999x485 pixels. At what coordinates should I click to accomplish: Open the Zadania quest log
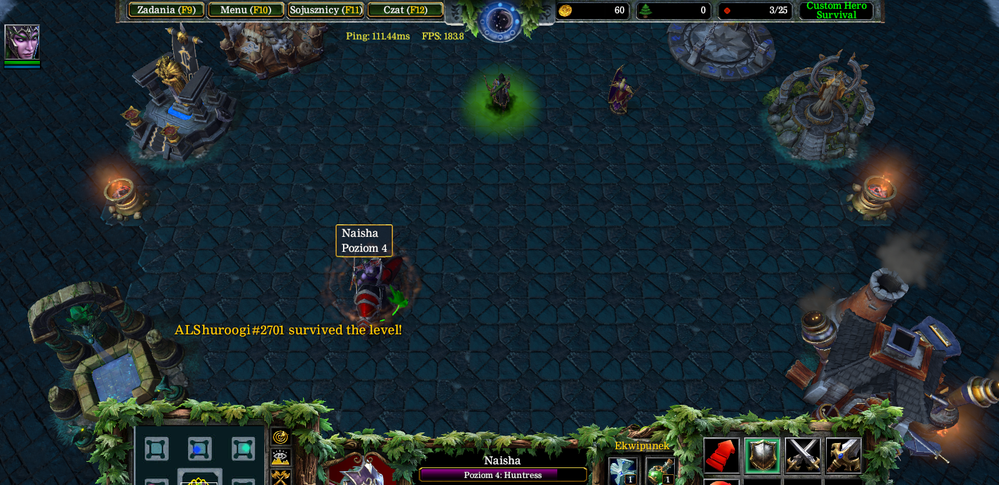click(166, 10)
